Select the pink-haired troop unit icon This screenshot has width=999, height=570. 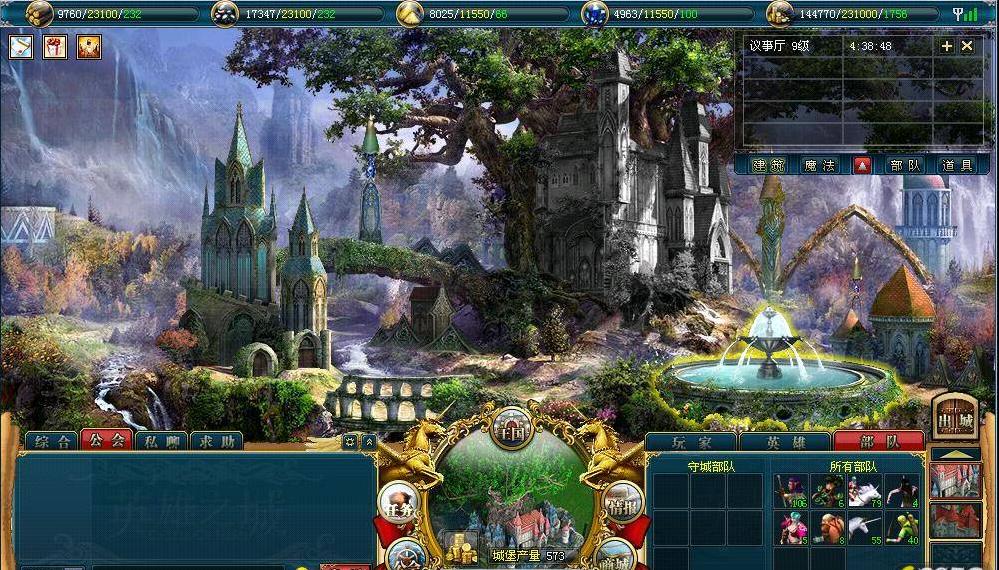[x=795, y=491]
